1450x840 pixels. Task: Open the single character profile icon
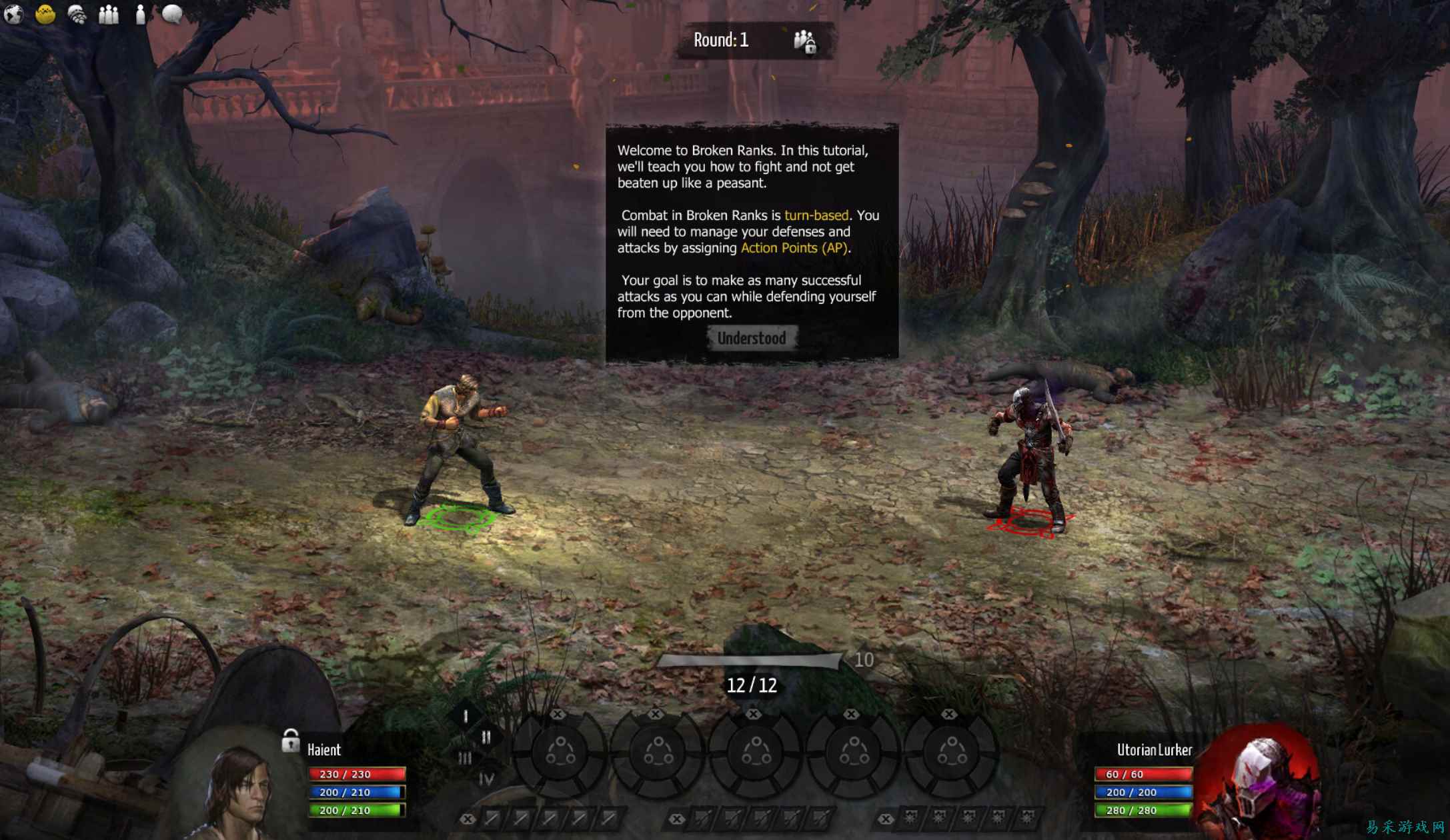[139, 15]
